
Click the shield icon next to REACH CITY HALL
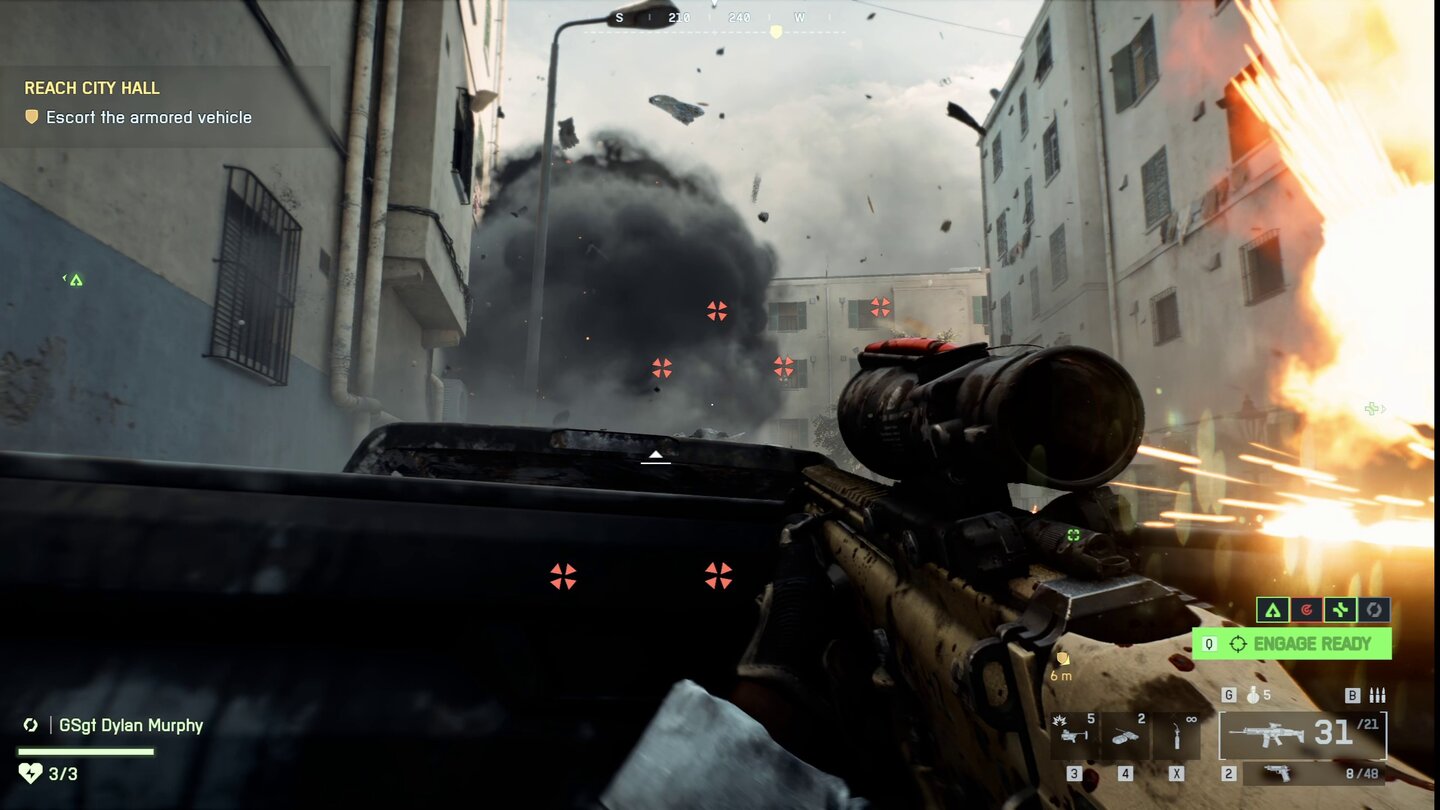[30, 117]
